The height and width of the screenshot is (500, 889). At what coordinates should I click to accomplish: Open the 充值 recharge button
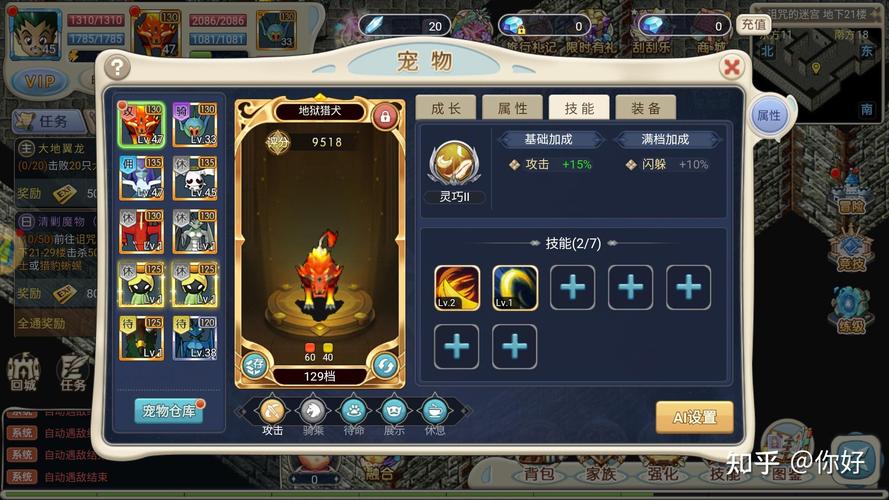click(x=753, y=24)
